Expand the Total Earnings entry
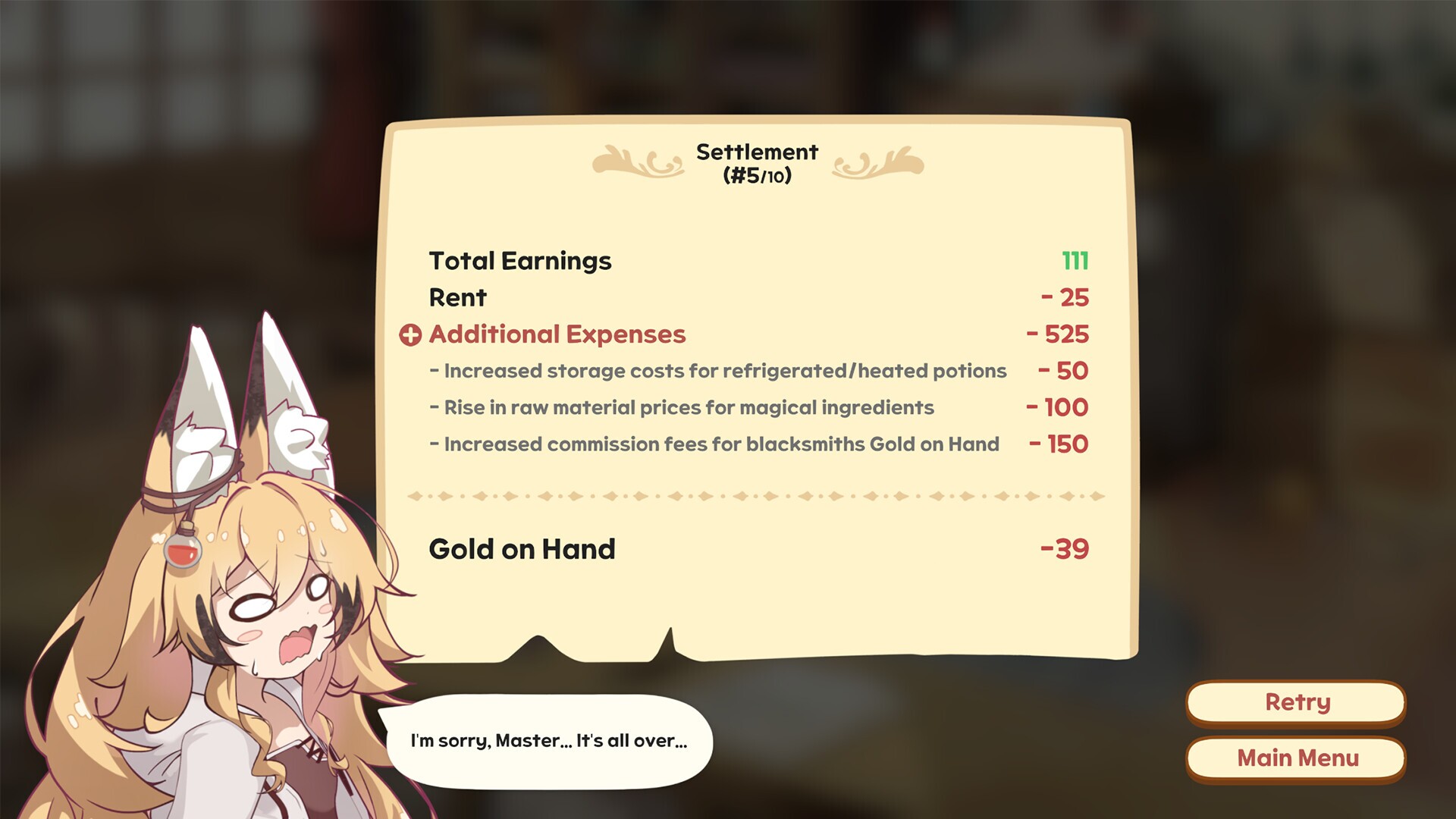Screen dimensions: 1456x819 coord(520,261)
